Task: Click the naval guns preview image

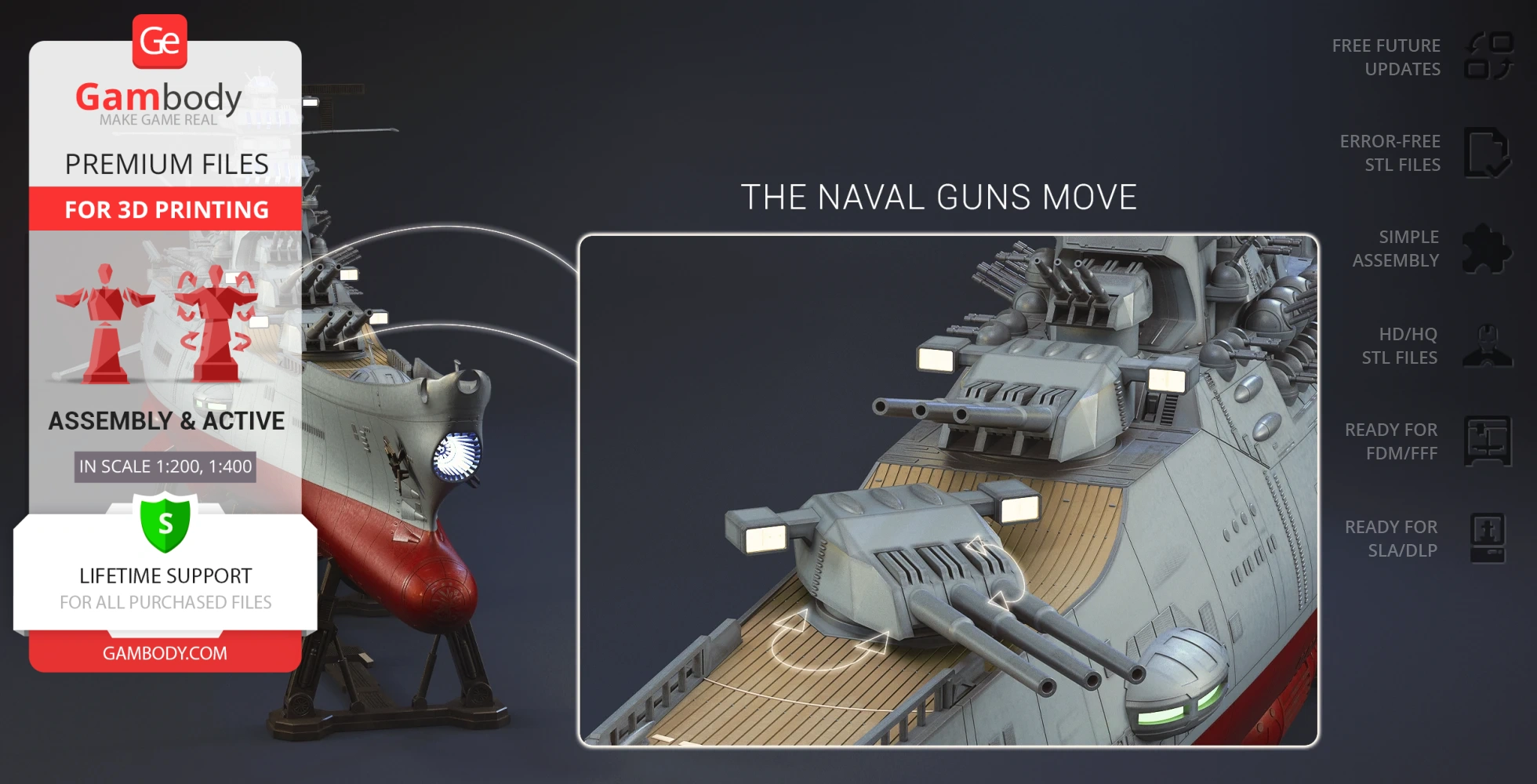Action: (x=948, y=490)
